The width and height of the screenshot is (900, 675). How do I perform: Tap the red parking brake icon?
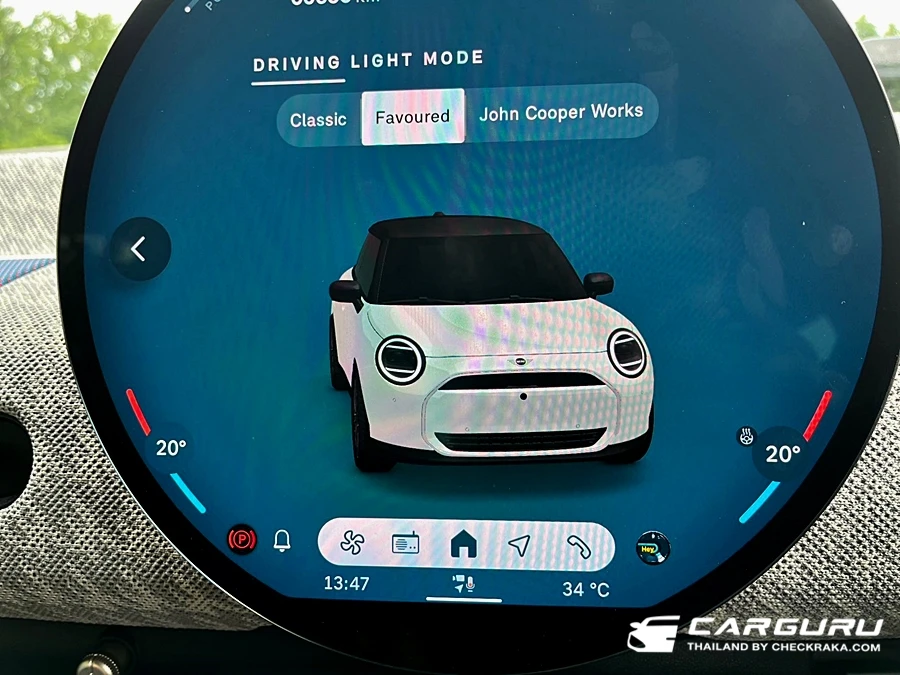click(242, 540)
